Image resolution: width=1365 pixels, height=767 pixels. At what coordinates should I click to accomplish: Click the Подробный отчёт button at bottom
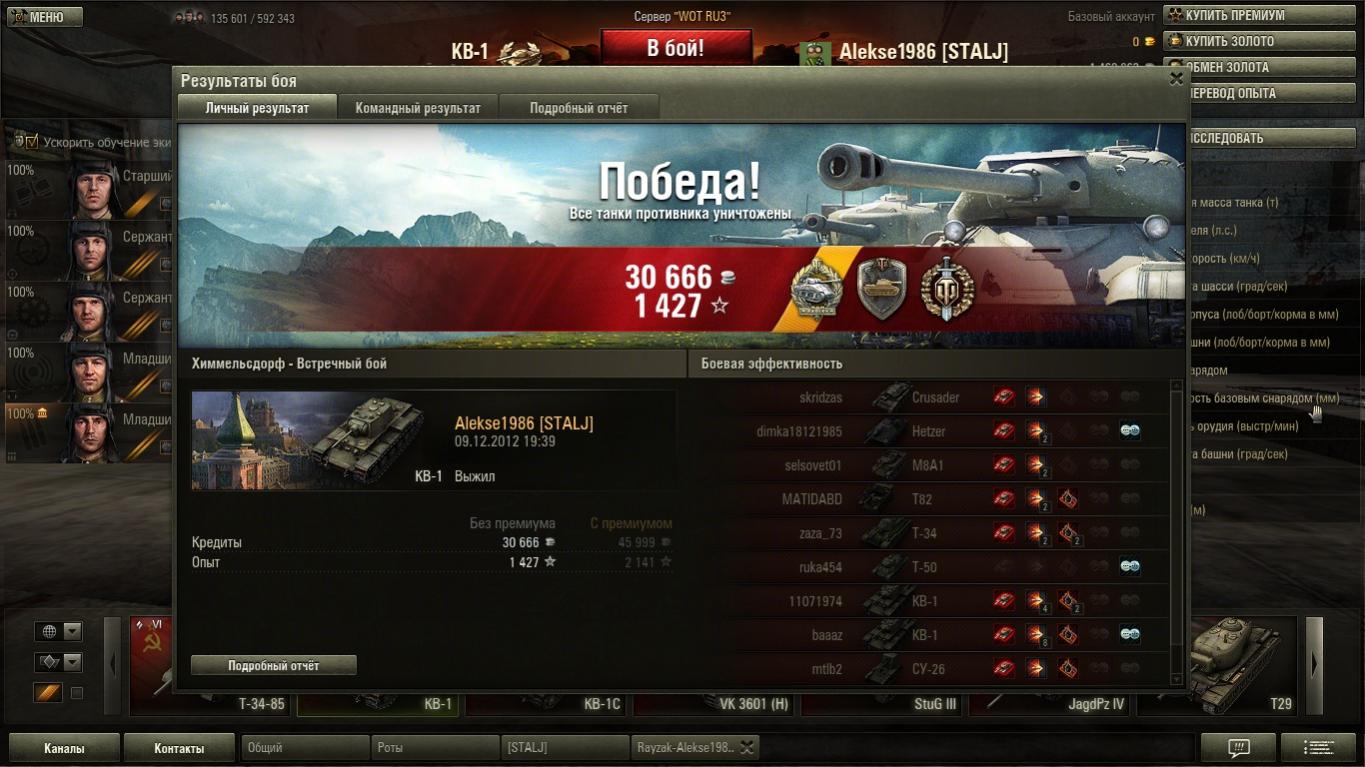(273, 665)
